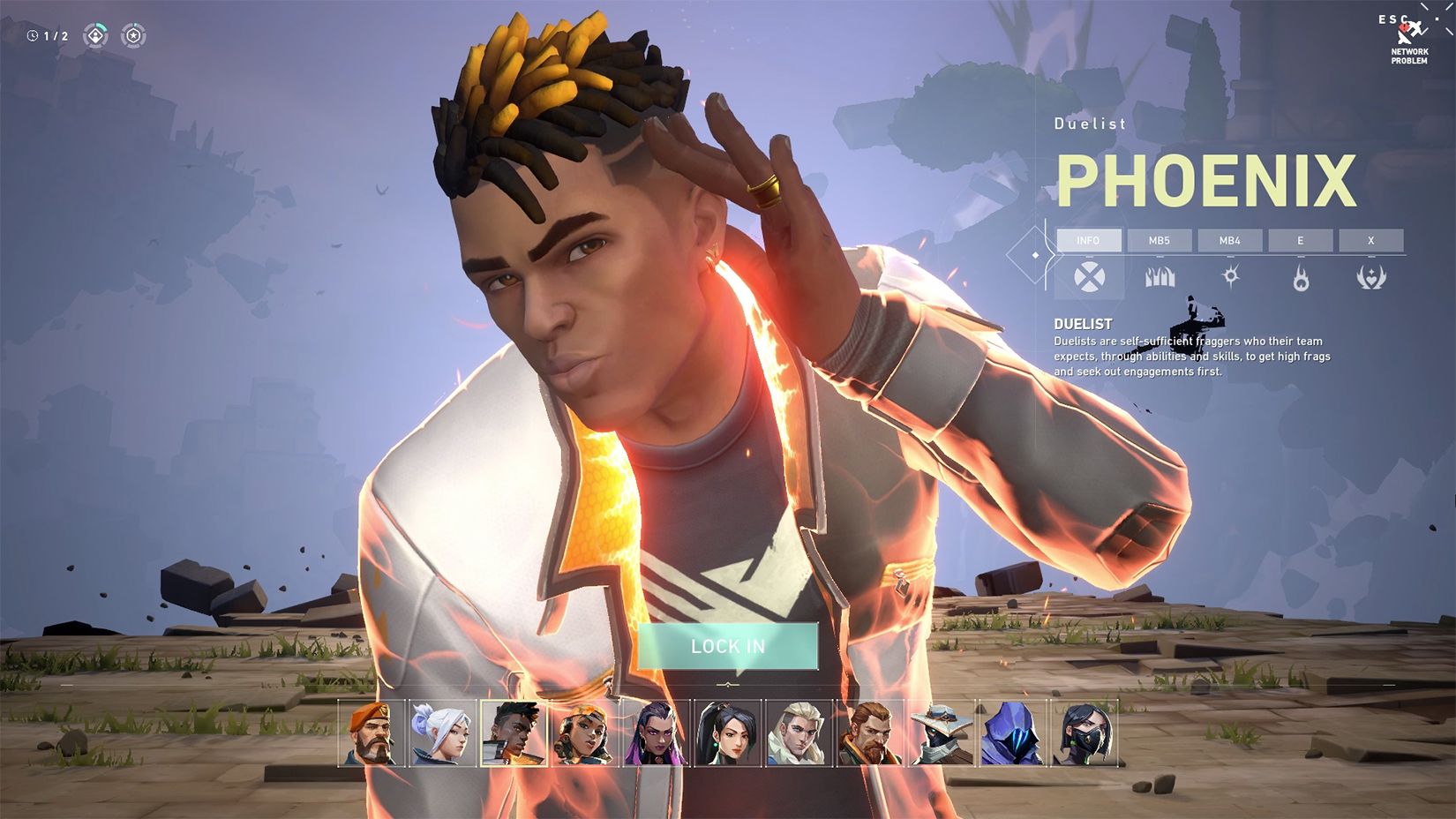This screenshot has height=819, width=1456.
Task: Click the LOCK IN button
Action: click(728, 646)
